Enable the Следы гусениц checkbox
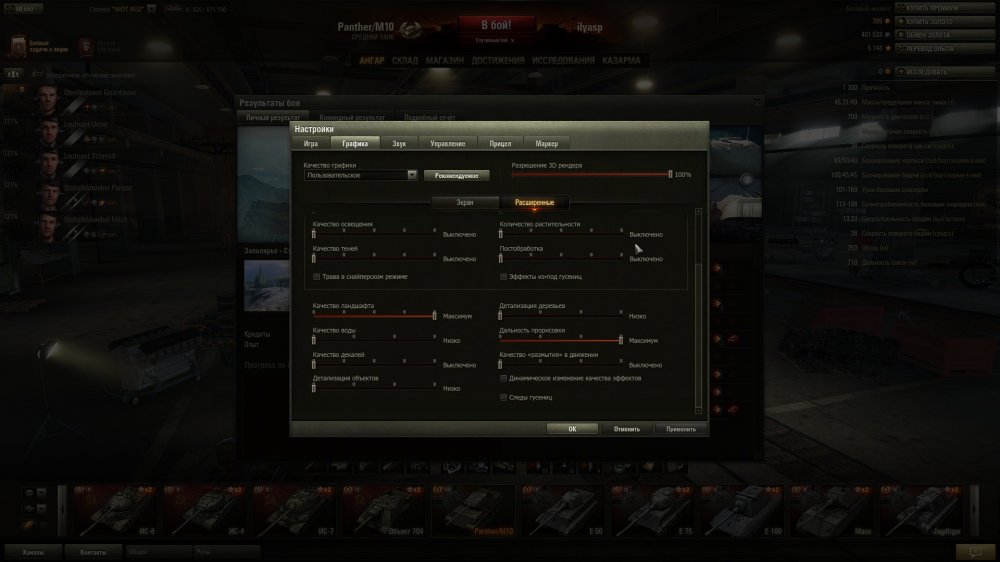The image size is (1000, 562). (503, 397)
